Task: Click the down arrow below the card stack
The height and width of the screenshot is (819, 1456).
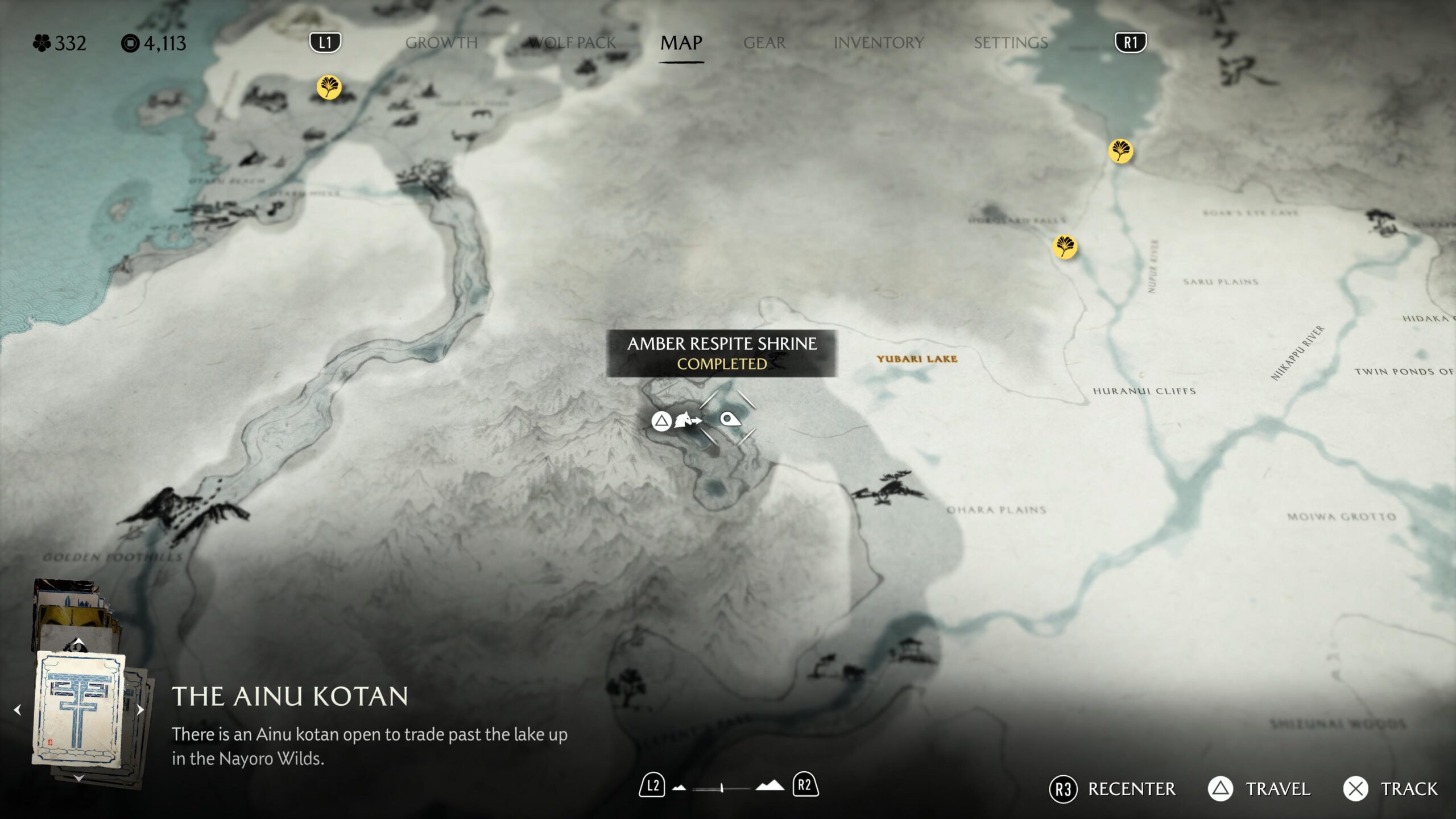Action: (x=79, y=778)
